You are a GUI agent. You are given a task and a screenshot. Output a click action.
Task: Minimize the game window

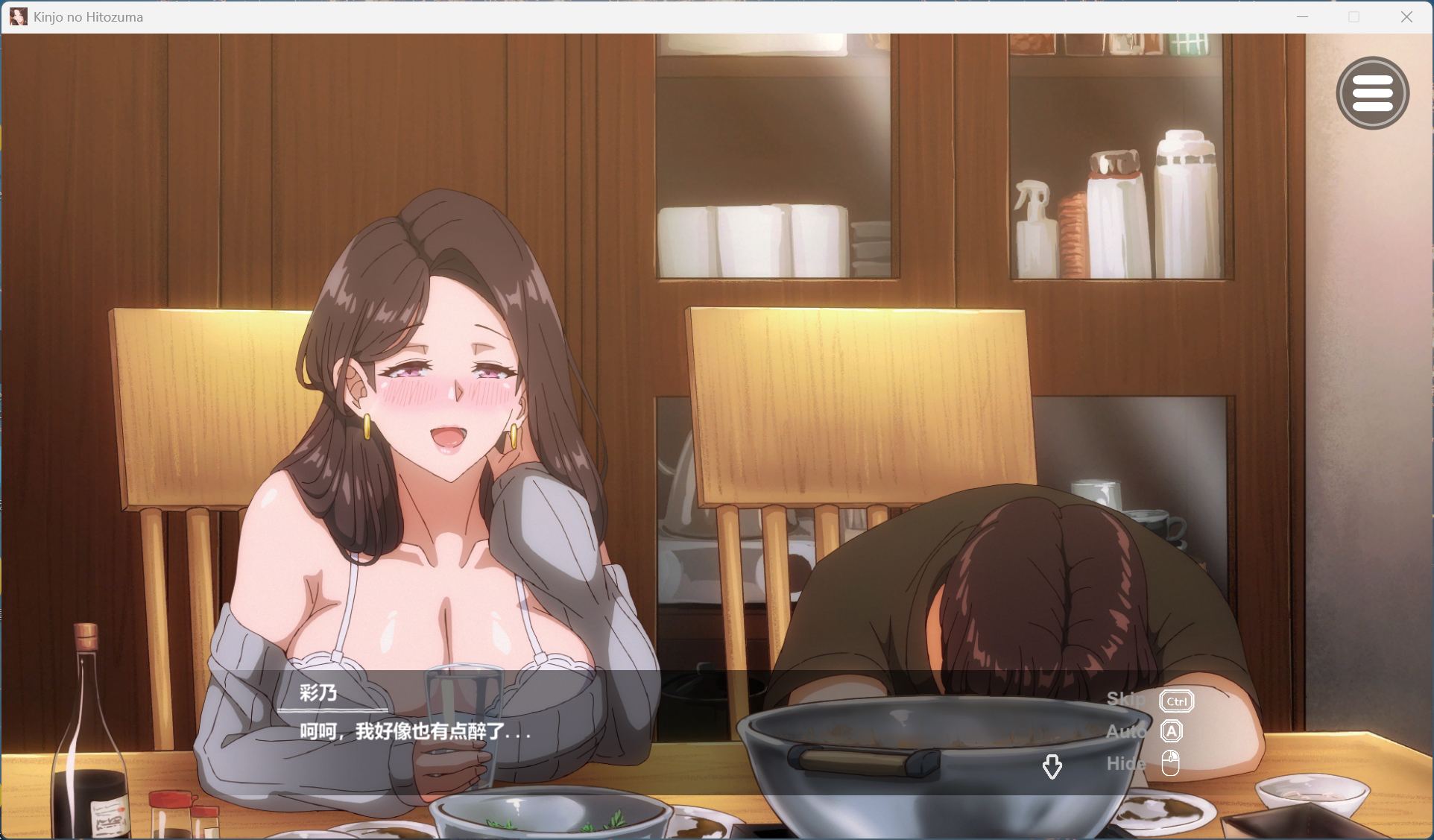[x=1301, y=16]
